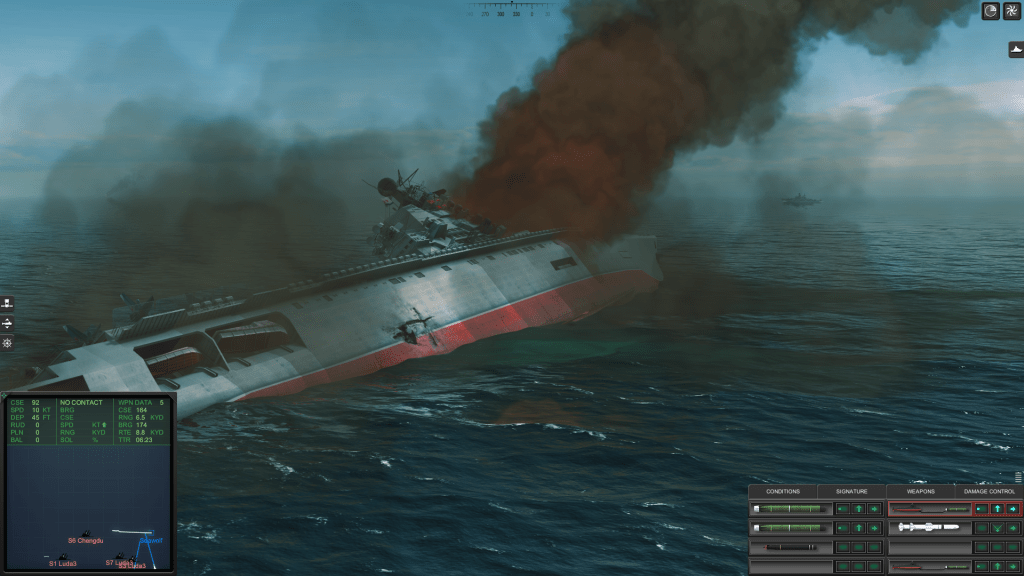Select the Weapons tab
The height and width of the screenshot is (576, 1024).
[920, 491]
